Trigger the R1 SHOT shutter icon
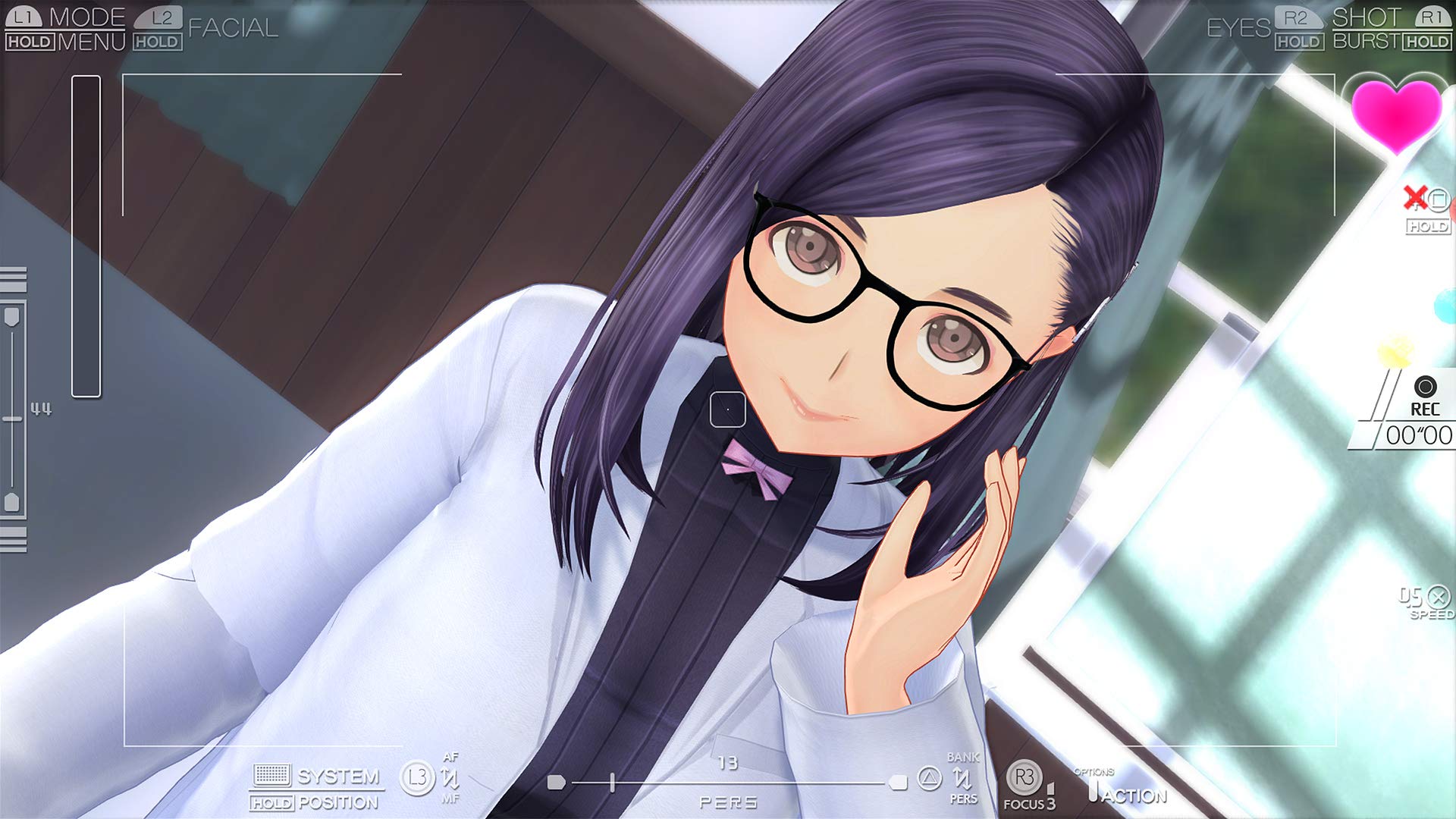Viewport: 1456px width, 819px height. pyautogui.click(x=1432, y=17)
